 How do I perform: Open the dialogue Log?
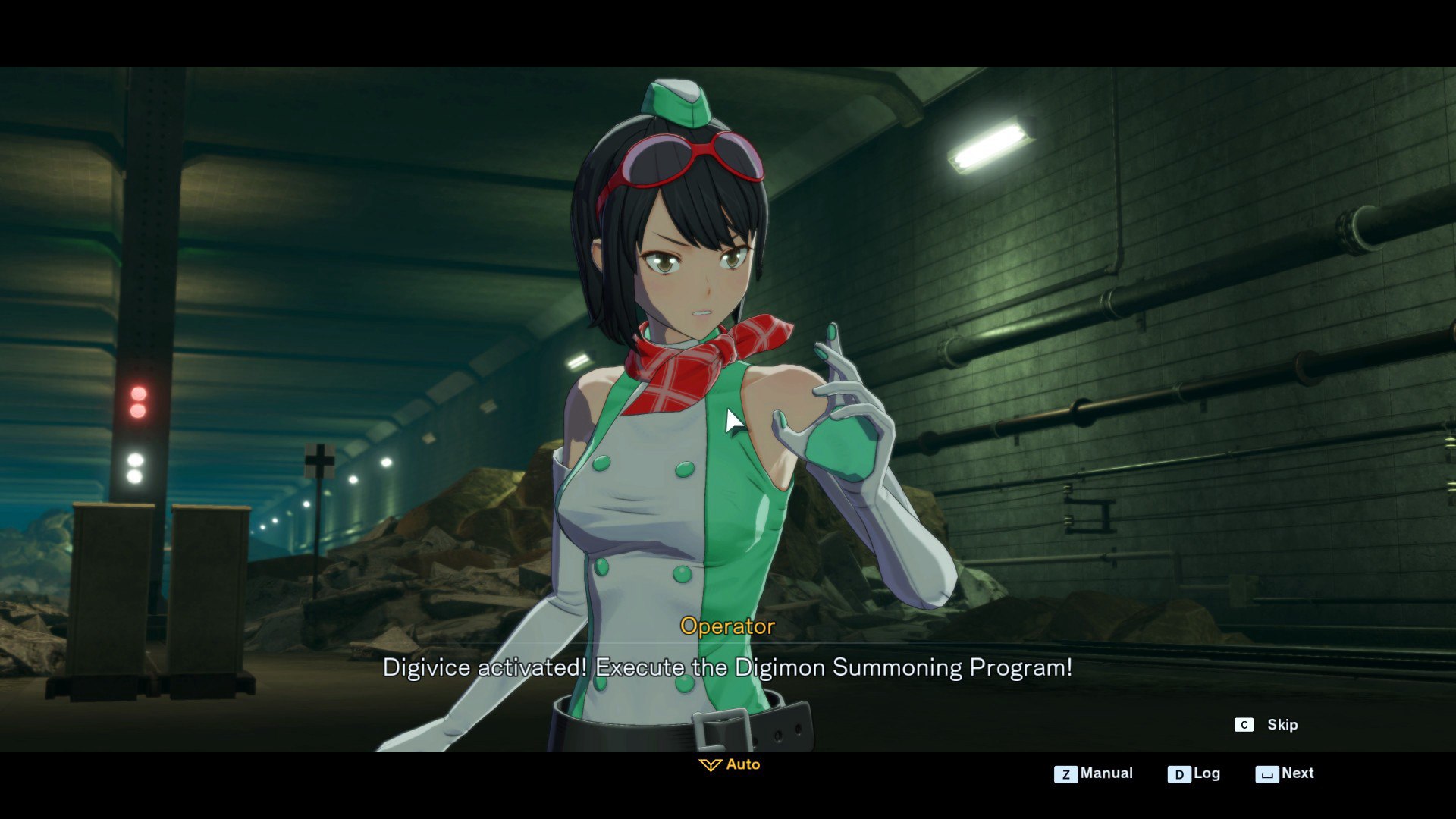(1194, 773)
